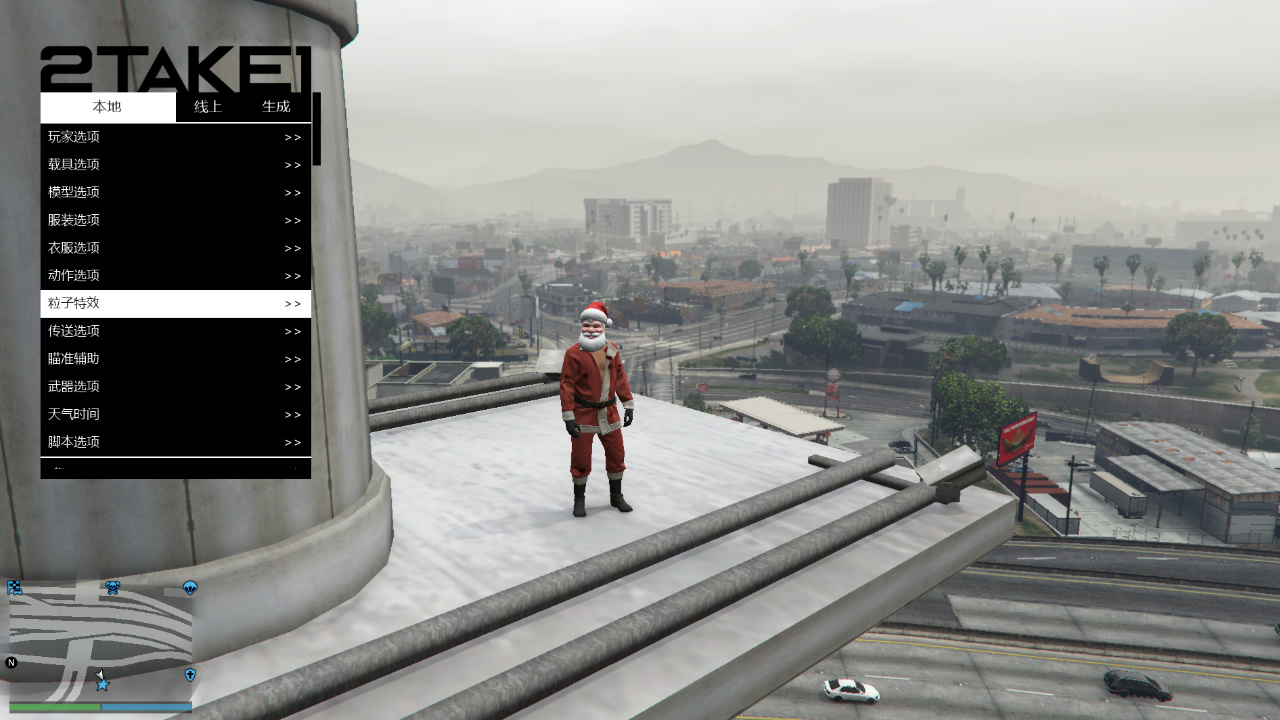The width and height of the screenshot is (1280, 720).
Task: Click the skull deathmatch blip on minimap
Action: [x=113, y=588]
